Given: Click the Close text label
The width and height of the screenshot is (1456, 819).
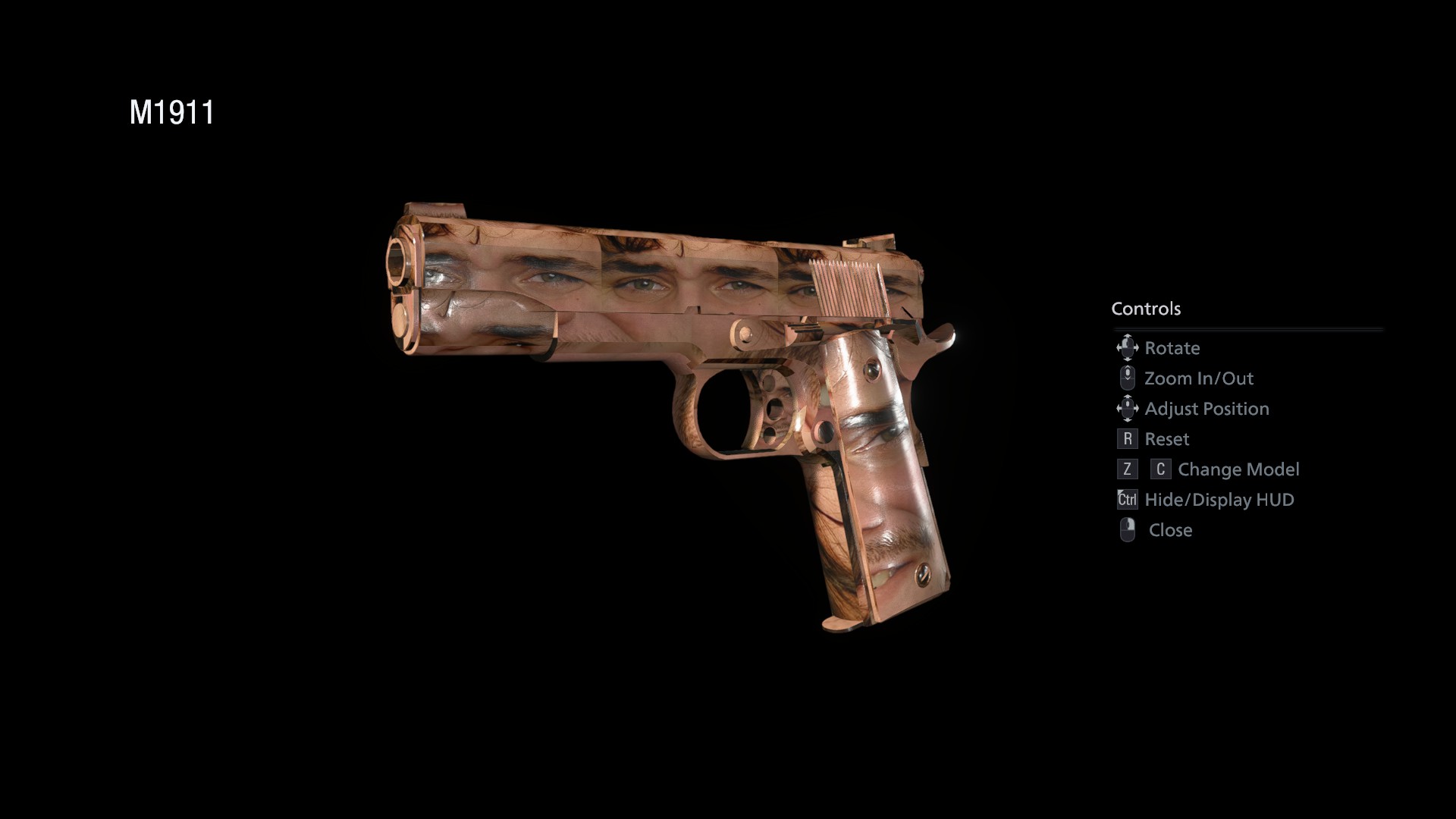Looking at the screenshot, I should tap(1170, 530).
